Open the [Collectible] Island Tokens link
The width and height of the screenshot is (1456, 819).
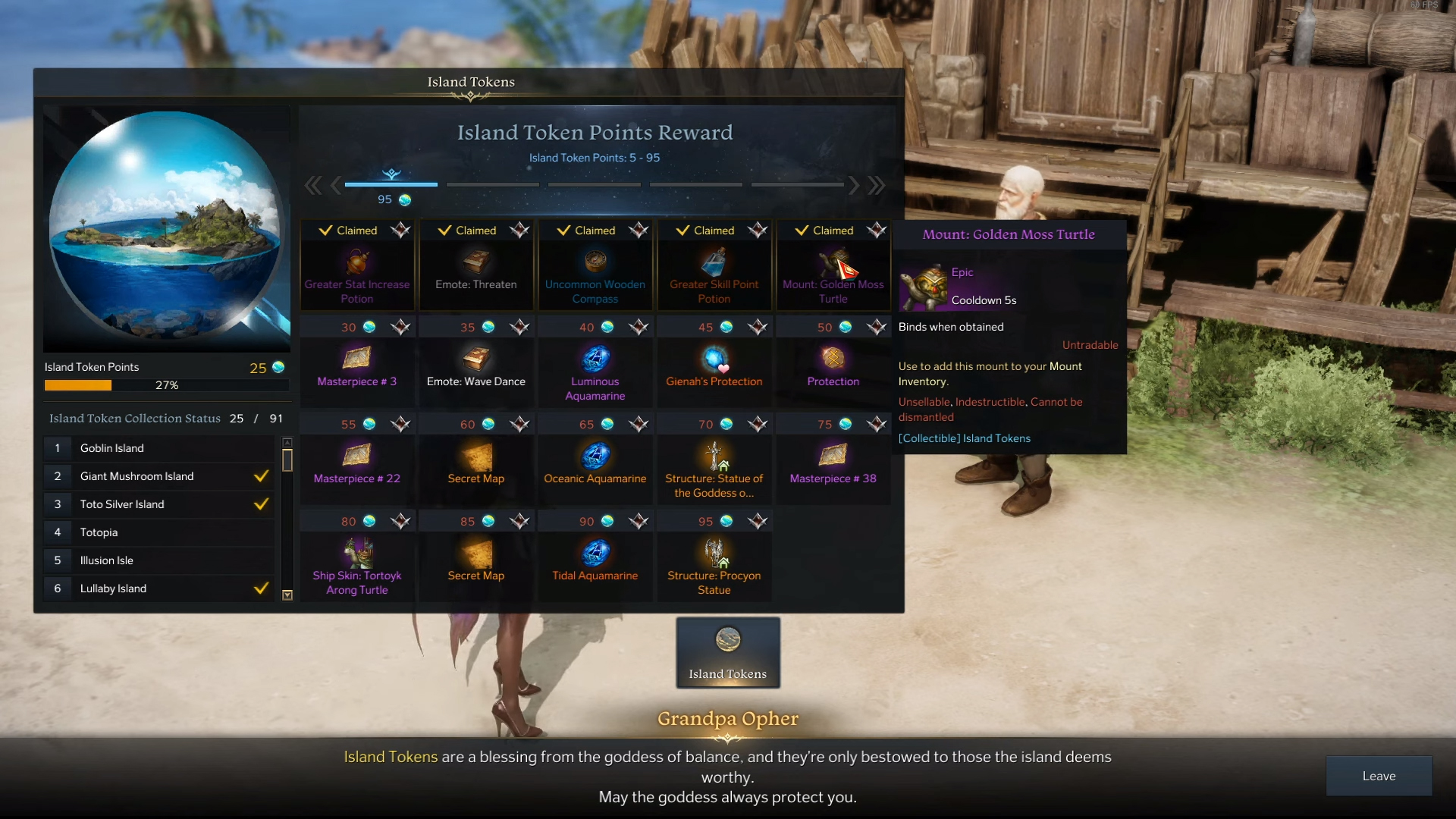[964, 438]
